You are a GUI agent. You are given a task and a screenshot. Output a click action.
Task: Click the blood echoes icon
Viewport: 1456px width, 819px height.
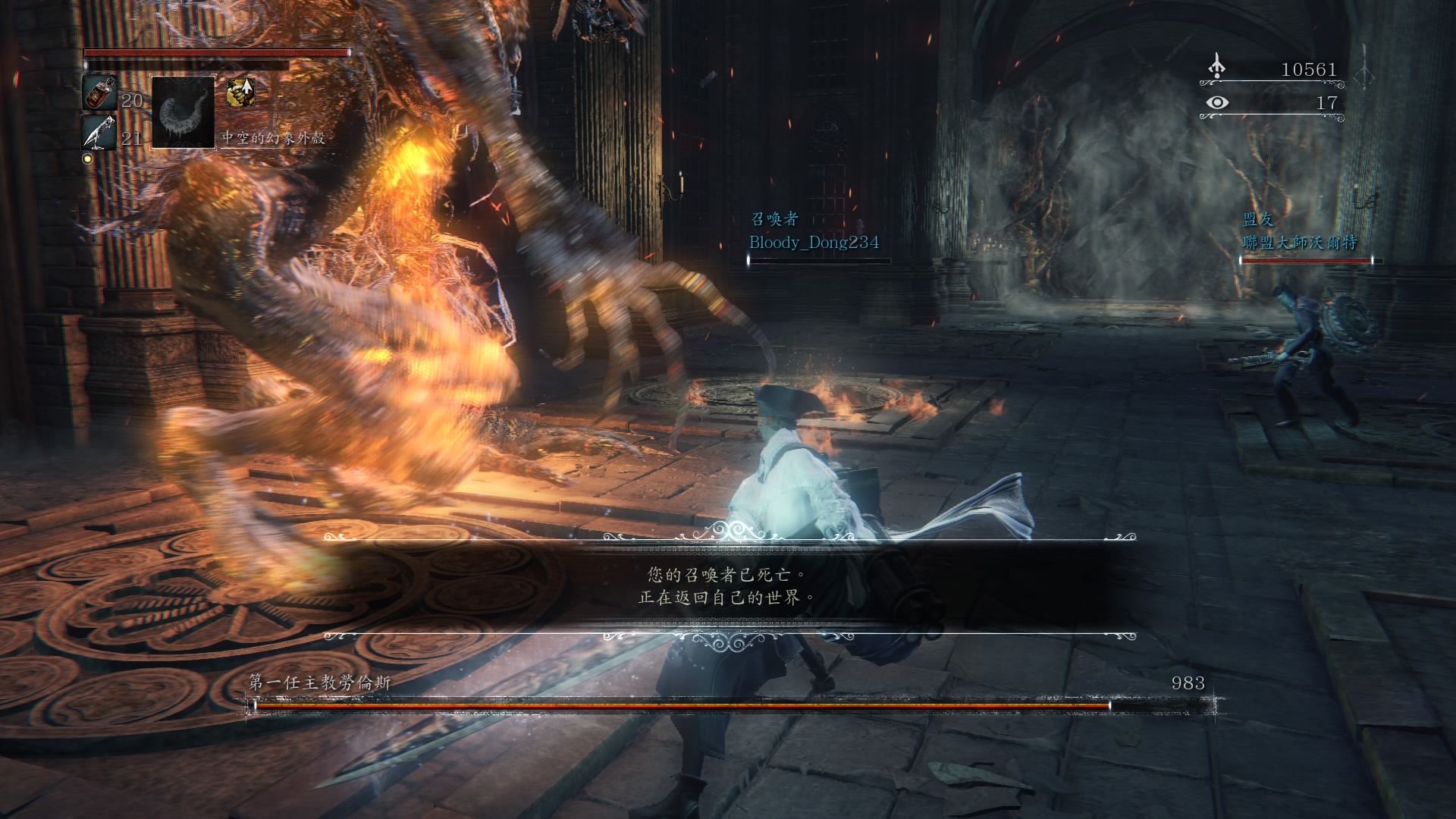(1216, 67)
